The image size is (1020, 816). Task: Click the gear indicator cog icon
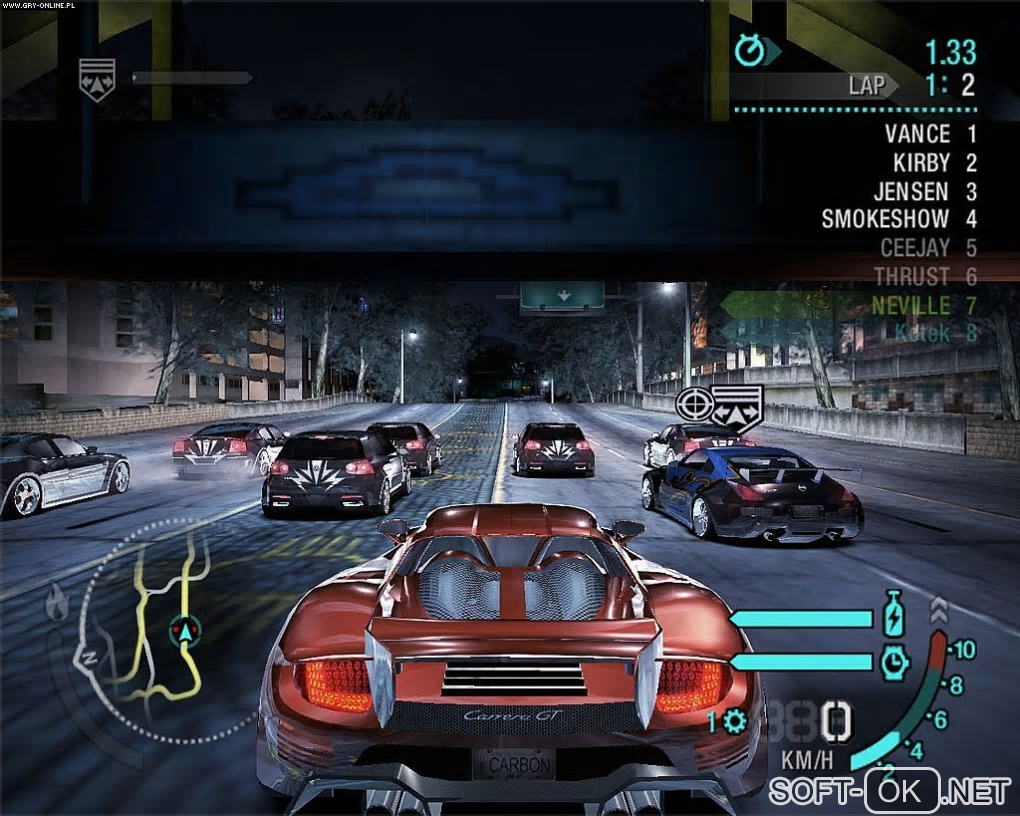click(735, 722)
